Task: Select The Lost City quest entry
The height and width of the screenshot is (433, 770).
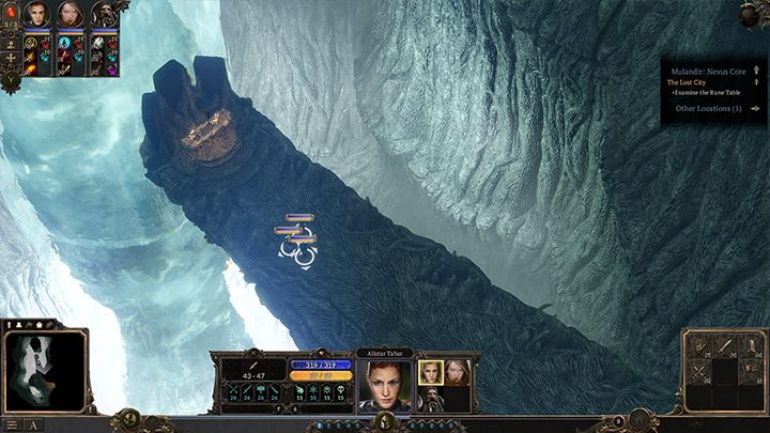Action: coord(687,82)
